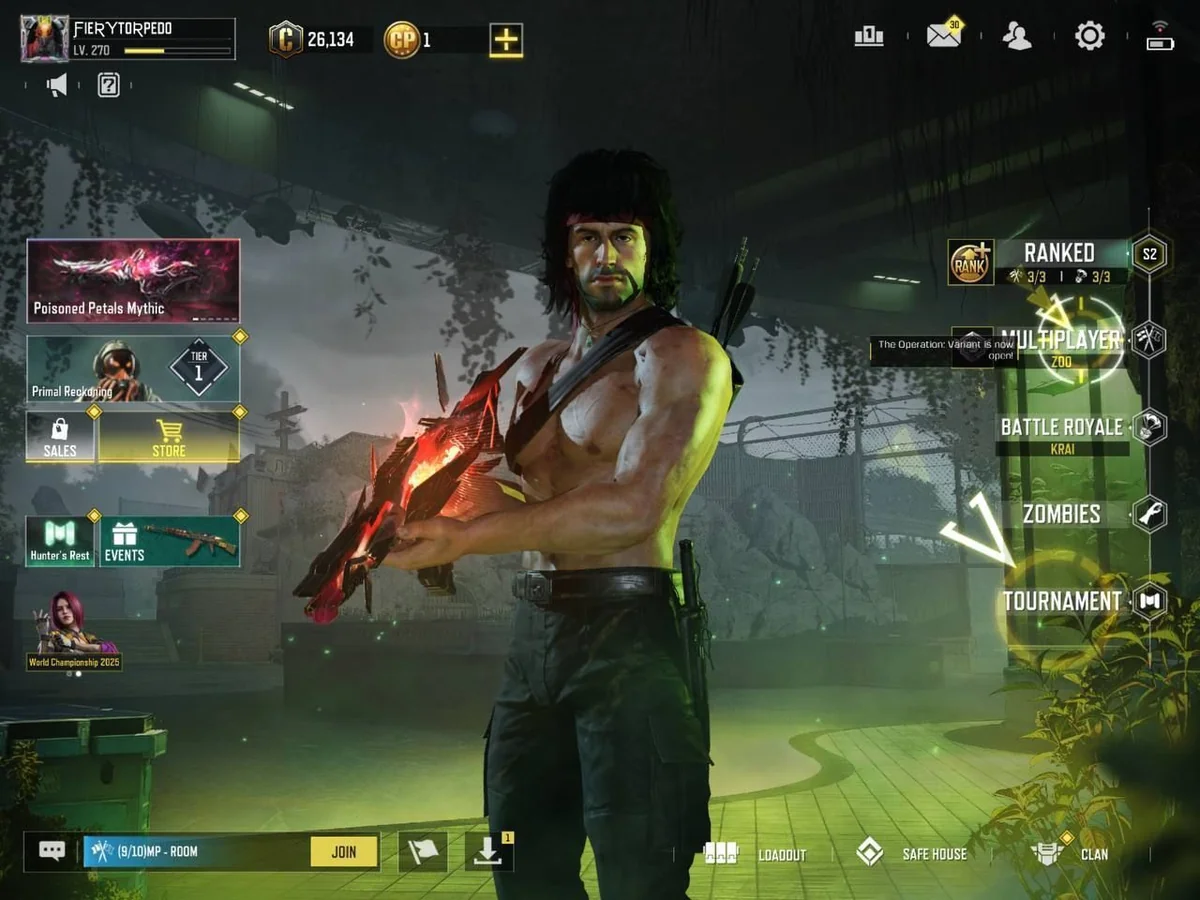Open the Events panel
Viewport: 1200px width, 900px height.
point(169,541)
